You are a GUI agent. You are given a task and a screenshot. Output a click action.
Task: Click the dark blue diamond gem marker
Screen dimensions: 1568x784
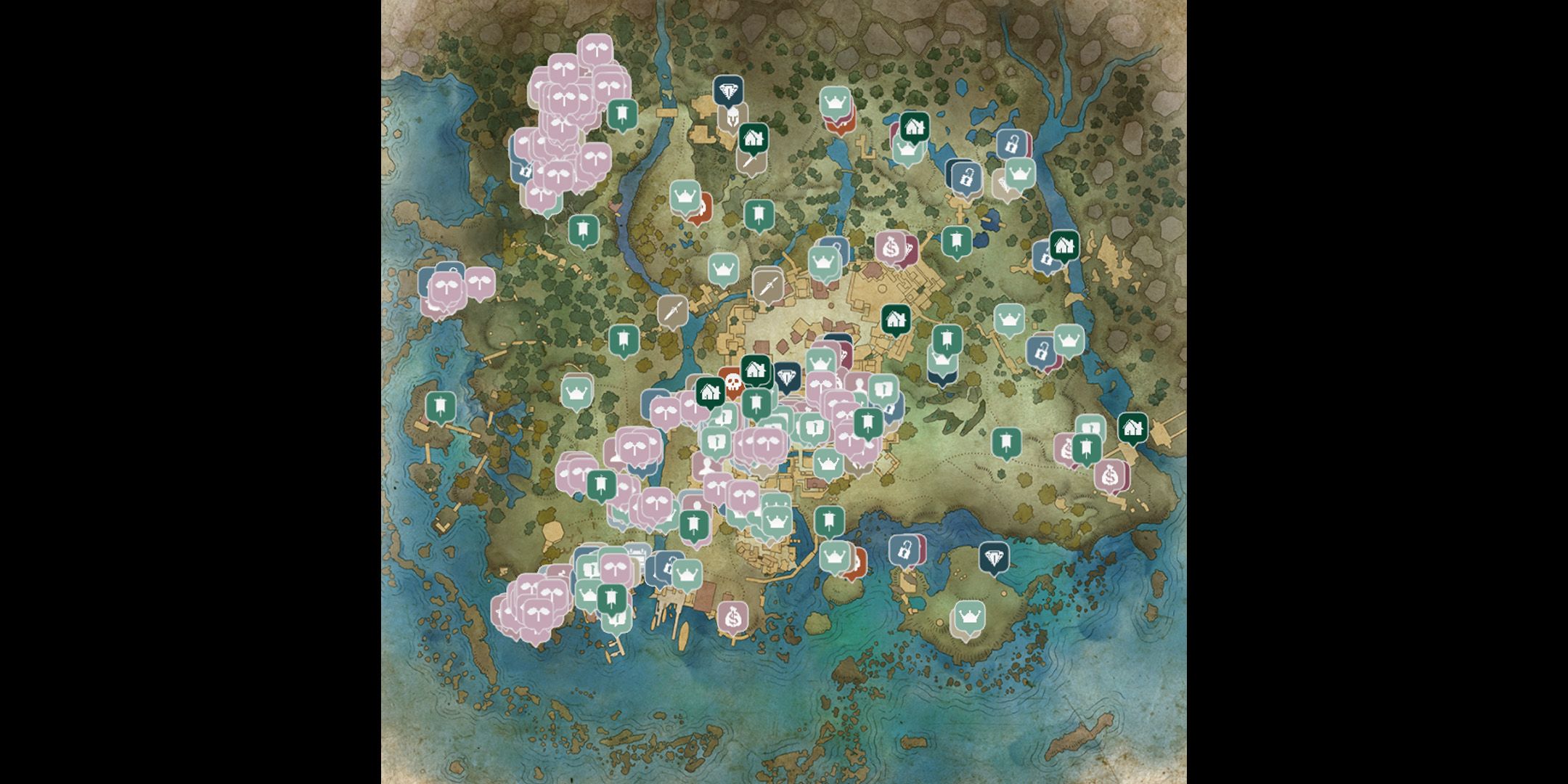pos(728,91)
